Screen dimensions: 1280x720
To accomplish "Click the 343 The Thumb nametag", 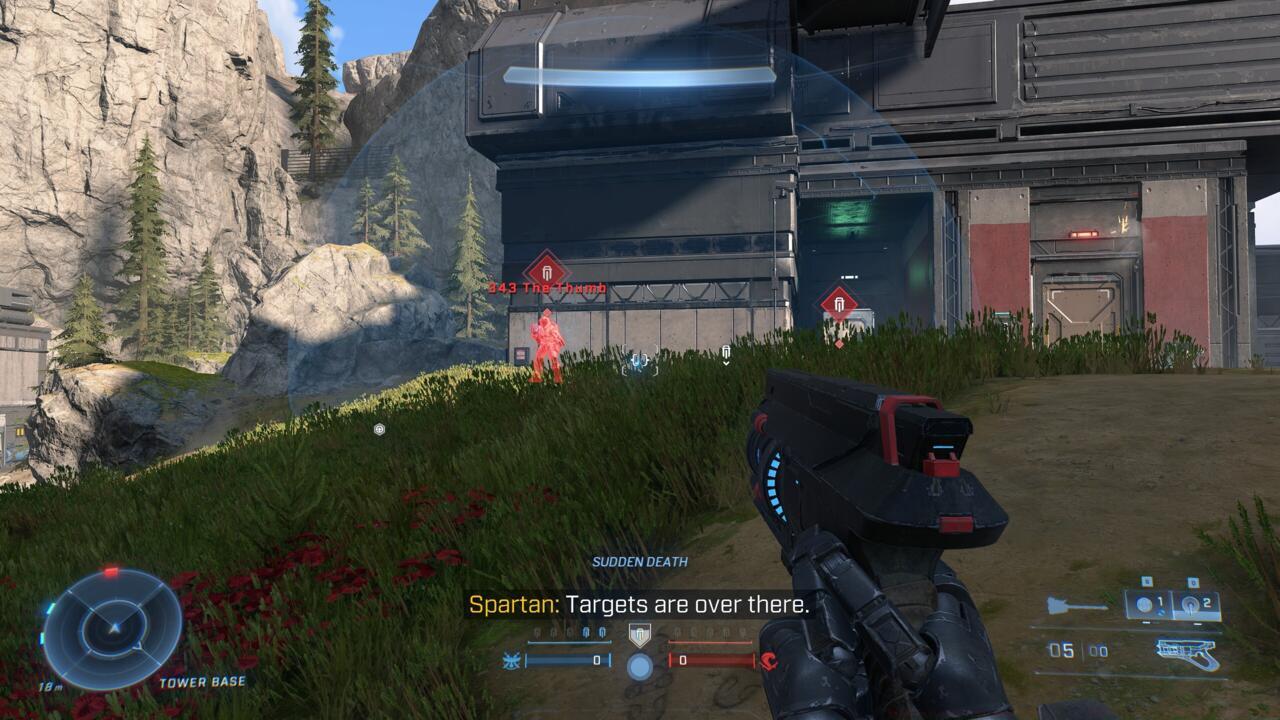I will 545,288.
